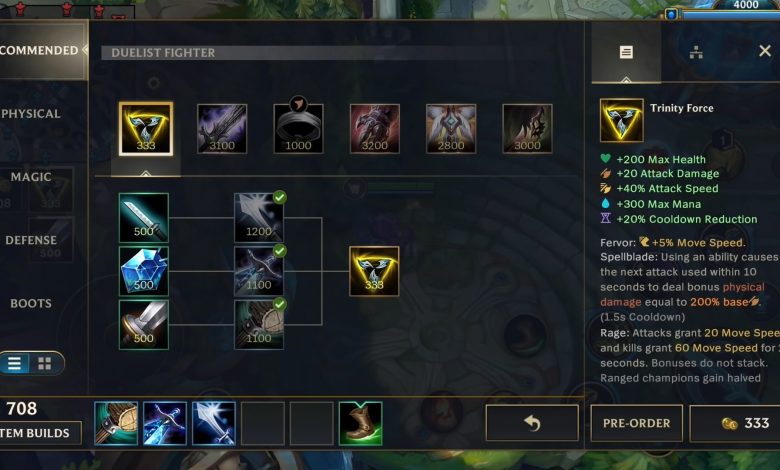Viewport: 780px width, 470px height.
Task: Open the Recommended items tab
Action: pyautogui.click(x=38, y=51)
